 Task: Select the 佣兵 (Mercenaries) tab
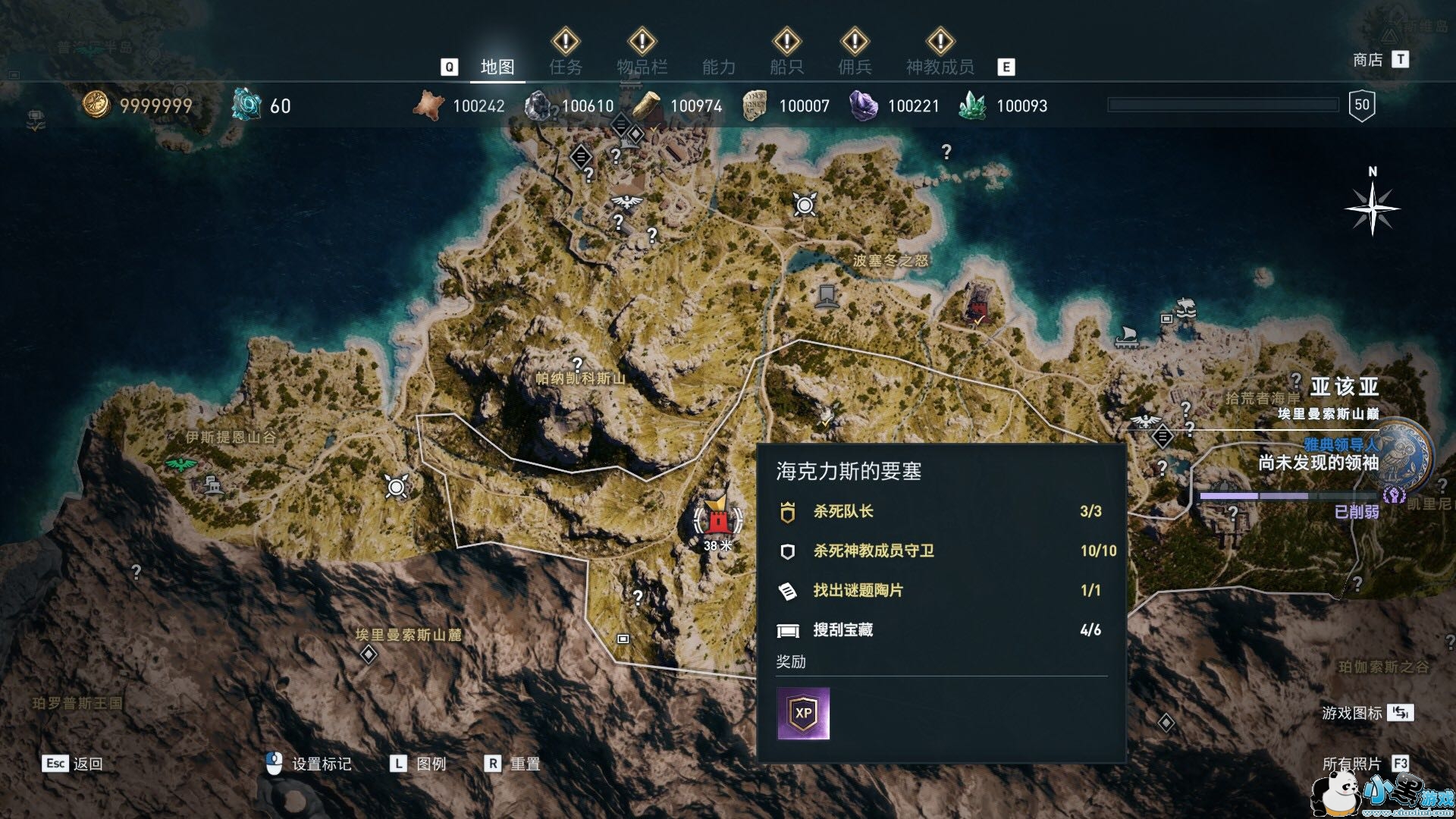(x=855, y=67)
